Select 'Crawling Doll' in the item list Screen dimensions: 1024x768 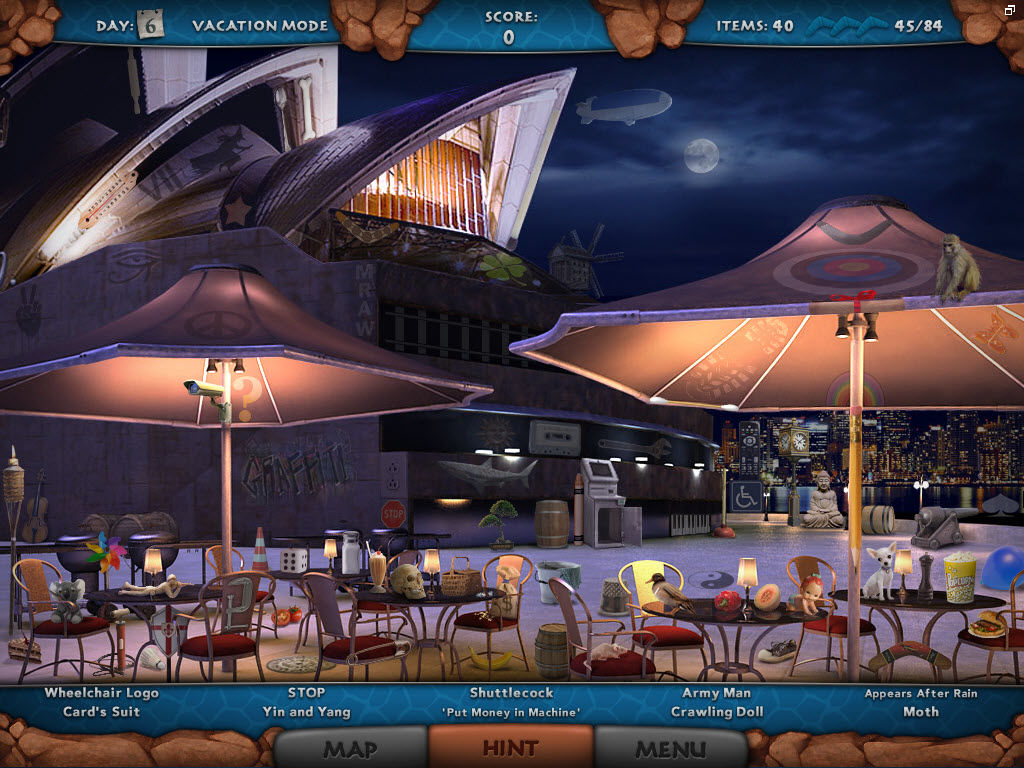click(x=716, y=712)
